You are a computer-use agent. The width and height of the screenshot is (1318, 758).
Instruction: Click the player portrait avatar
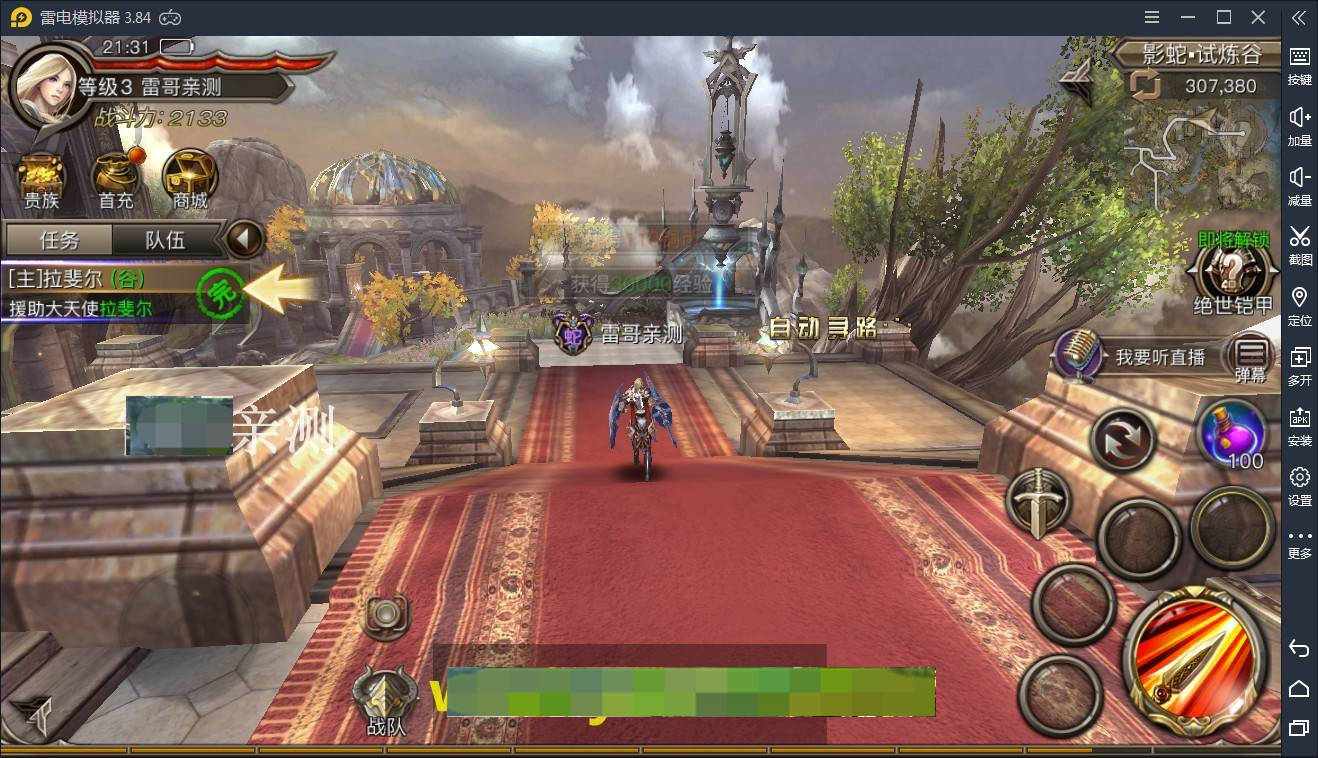pyautogui.click(x=47, y=86)
